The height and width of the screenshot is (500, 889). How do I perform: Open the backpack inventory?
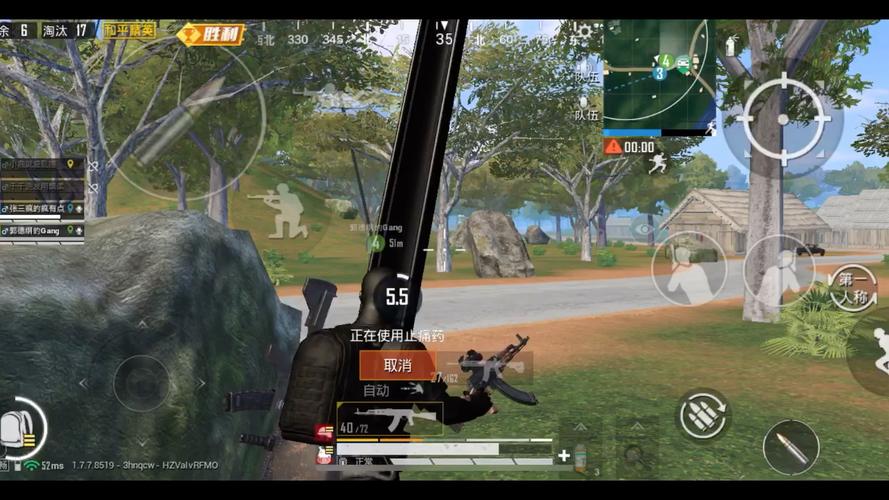[x=18, y=427]
